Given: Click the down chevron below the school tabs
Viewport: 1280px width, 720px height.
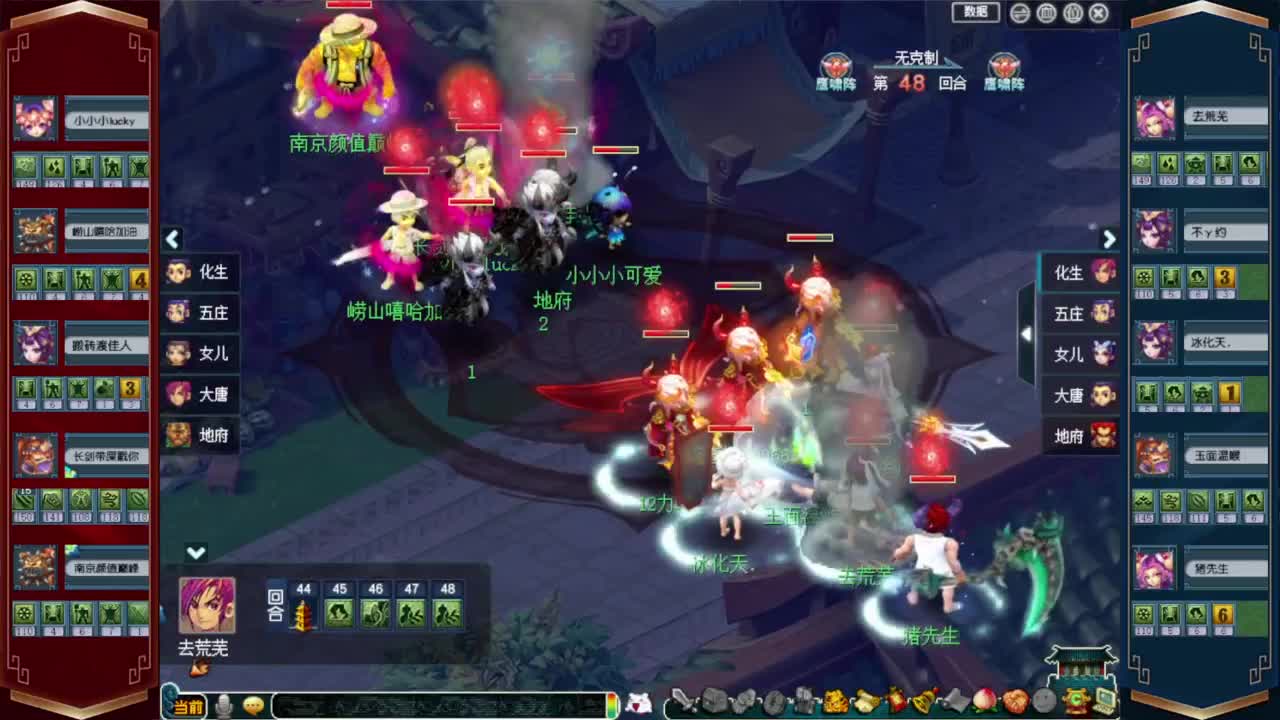Looking at the screenshot, I should coord(194,551).
